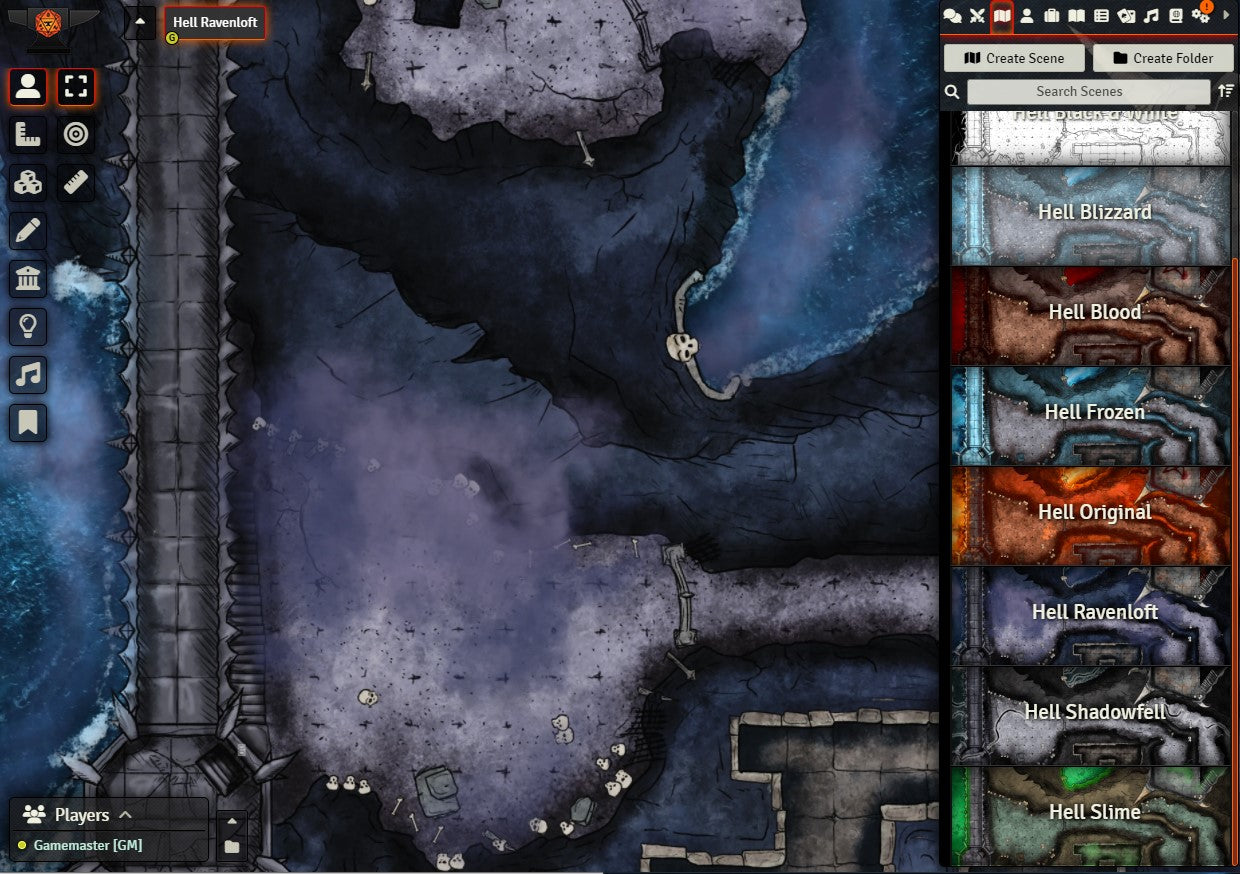Select the pencil drawing tools
The image size is (1240, 874).
coord(28,231)
